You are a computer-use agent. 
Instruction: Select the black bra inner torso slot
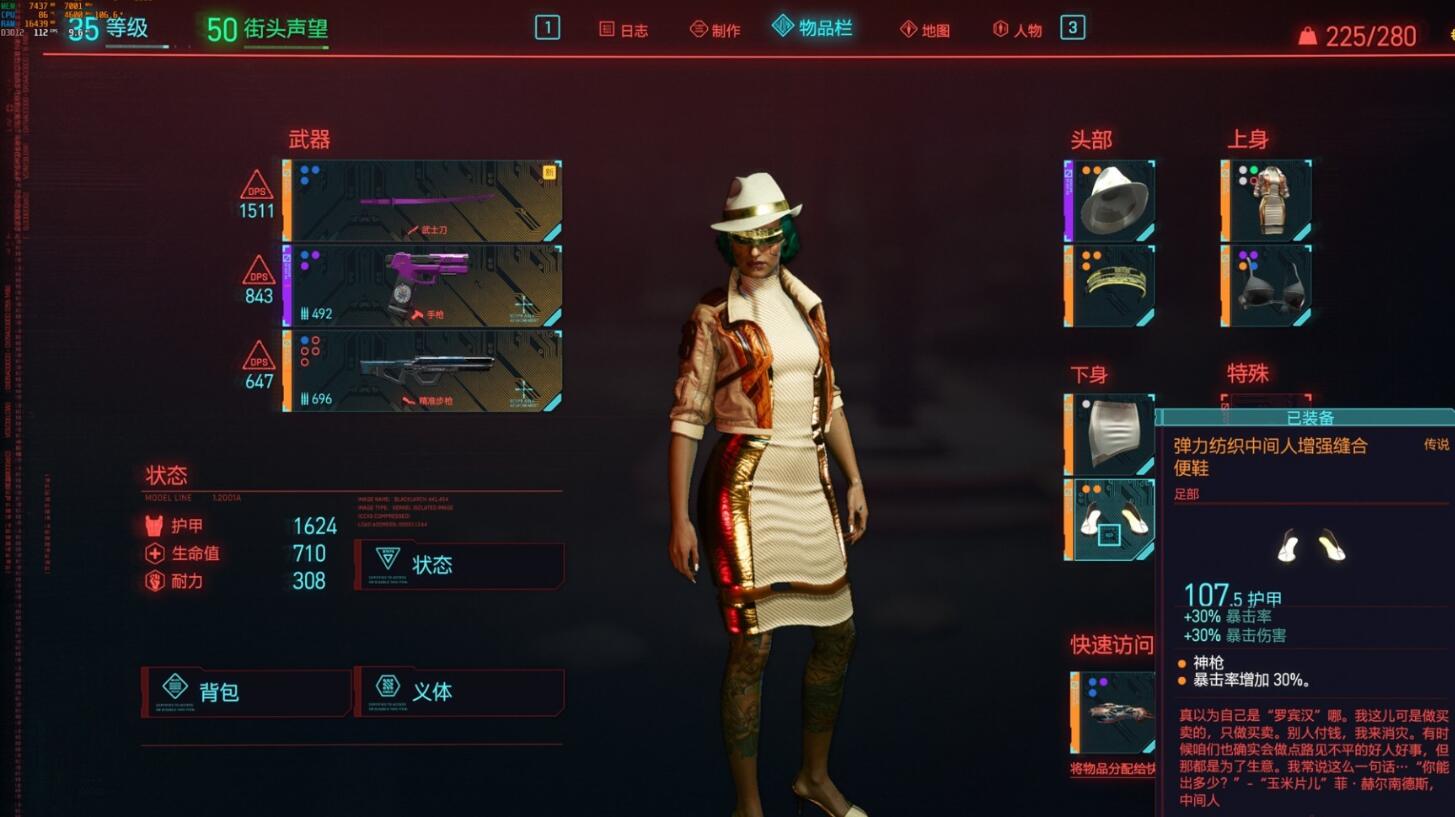tap(1267, 286)
